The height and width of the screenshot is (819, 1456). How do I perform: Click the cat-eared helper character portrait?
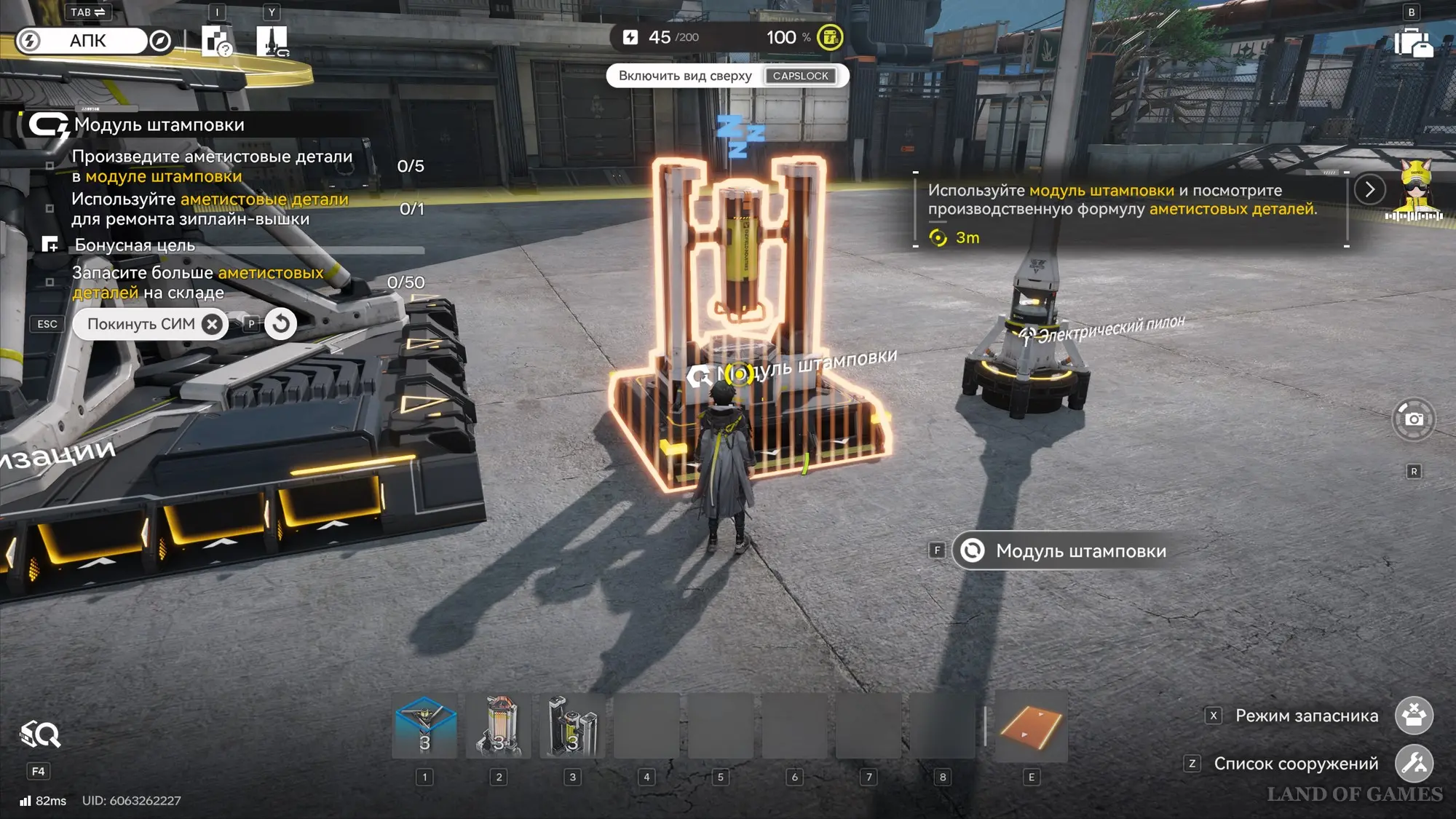click(x=1415, y=191)
